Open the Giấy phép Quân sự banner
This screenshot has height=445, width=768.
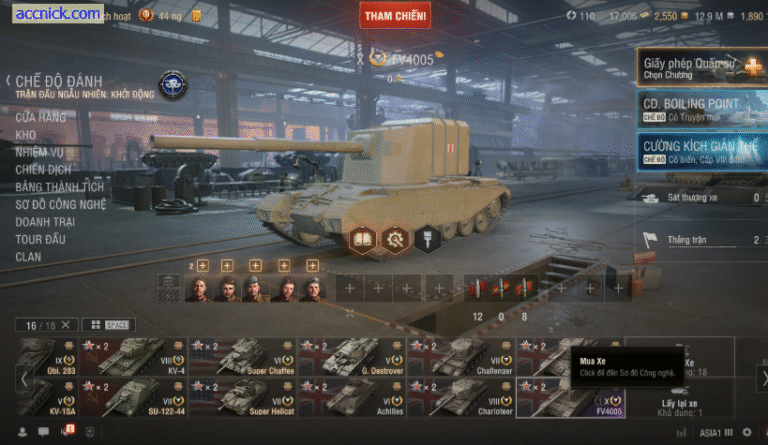[702, 66]
